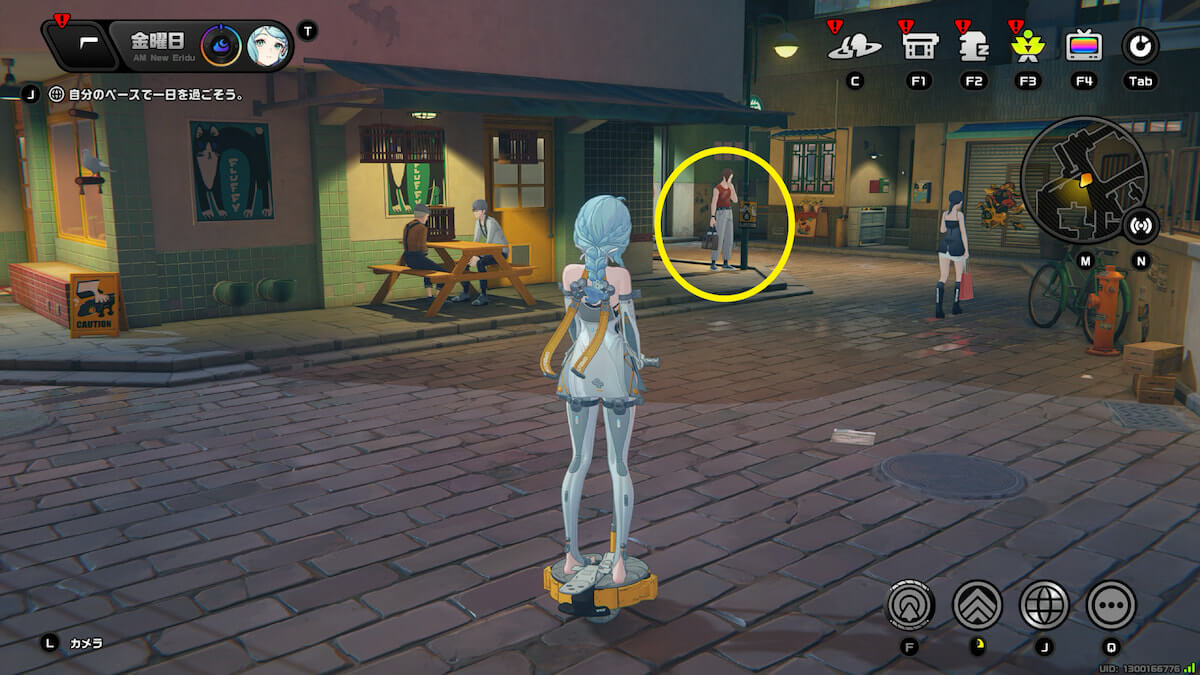Open the storefront icon in top bar
1200x675 pixels.
coord(919,46)
